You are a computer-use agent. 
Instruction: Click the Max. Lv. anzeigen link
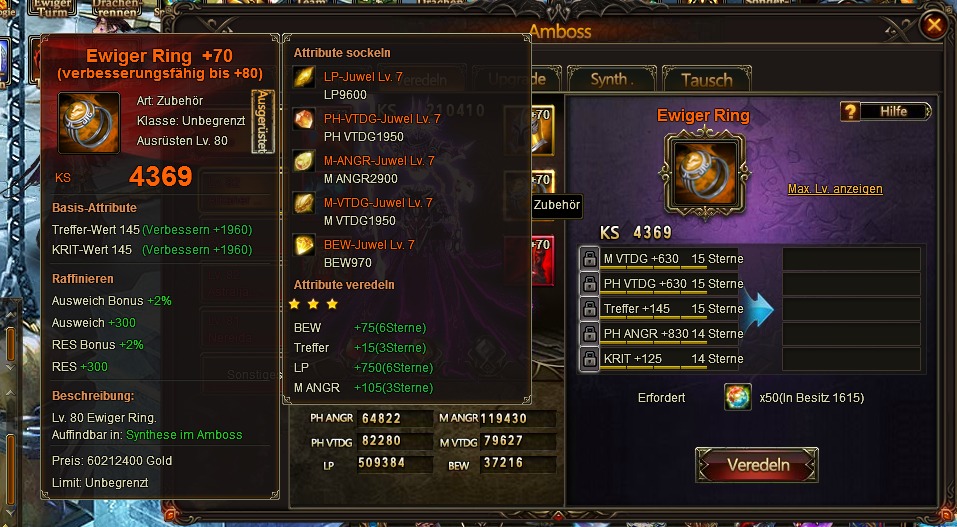tap(835, 189)
